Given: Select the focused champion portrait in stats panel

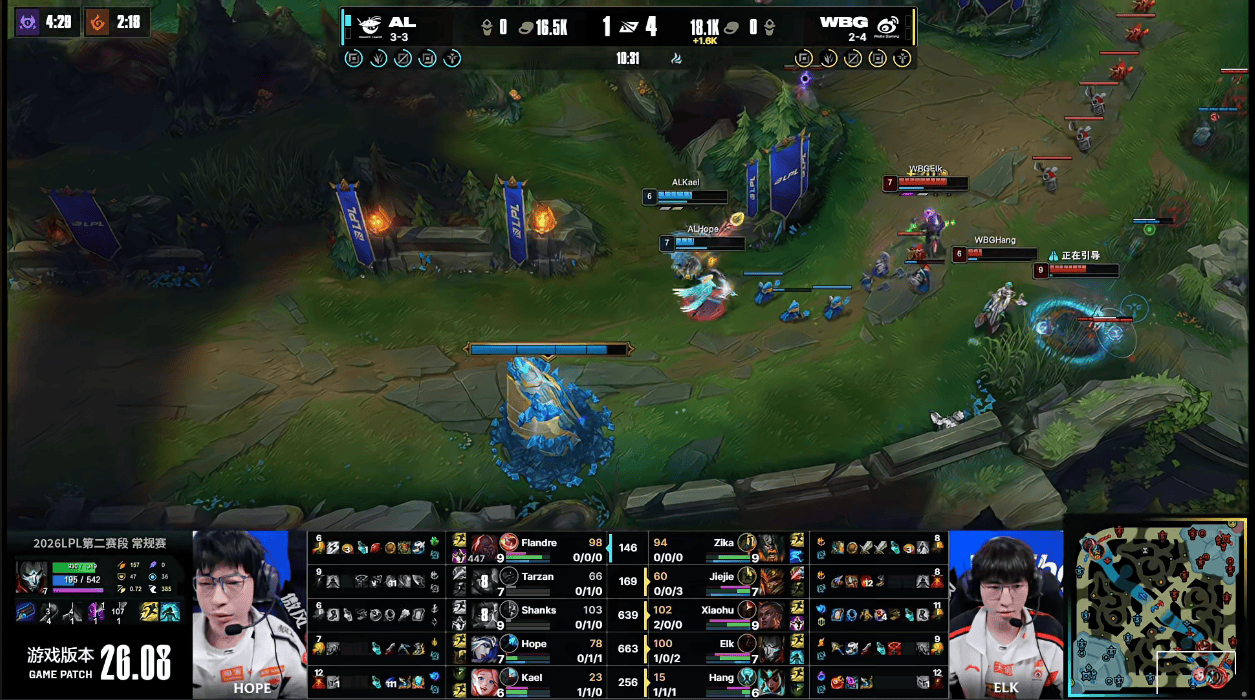Looking at the screenshot, I should pyautogui.click(x=30, y=578).
